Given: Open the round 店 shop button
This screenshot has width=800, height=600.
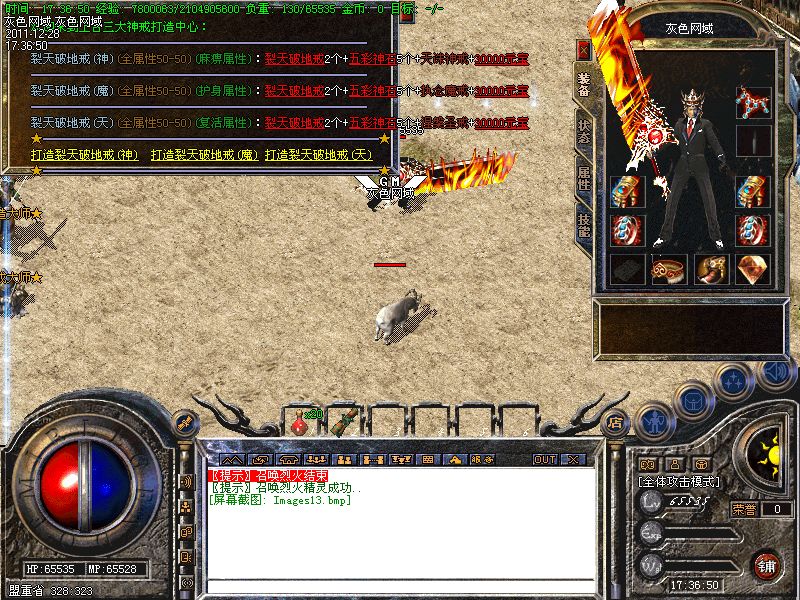Looking at the screenshot, I should click(x=615, y=422).
